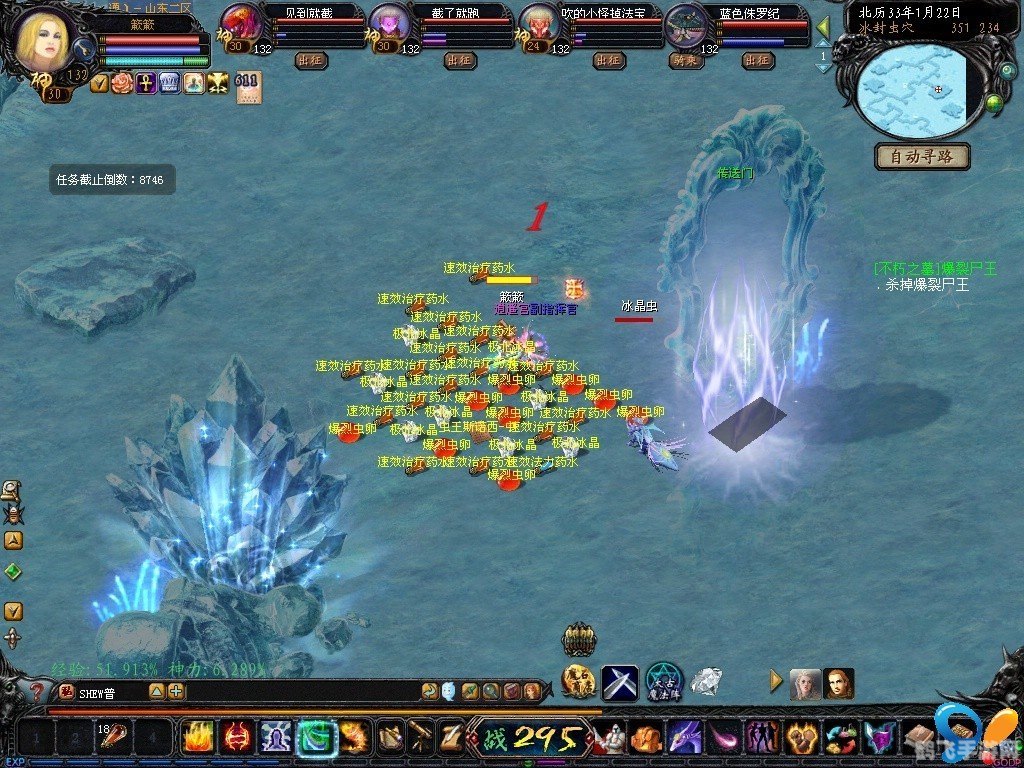
Task: Open the 太古魔法阵 magic circle icon
Action: 663,682
